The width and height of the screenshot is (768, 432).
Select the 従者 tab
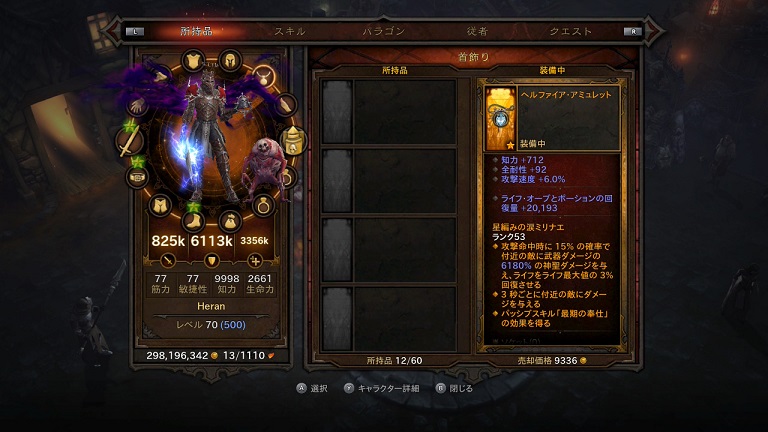476,31
